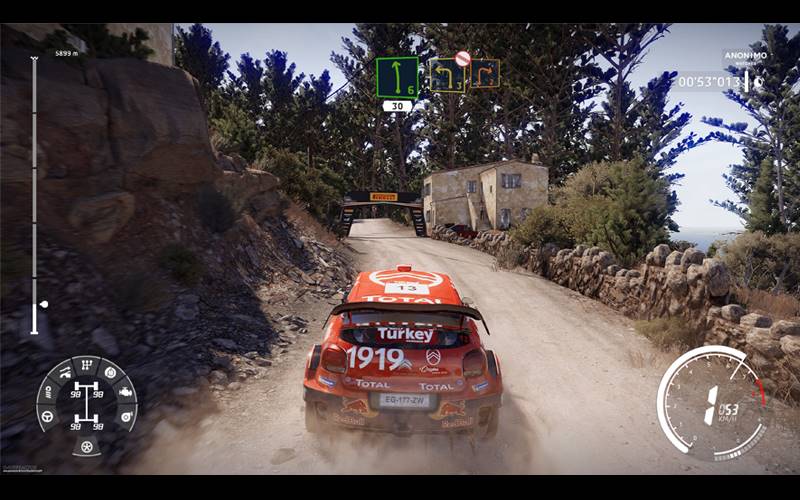Click the green straight-ahead pace note
Image resolution: width=800 pixels, height=500 pixels.
(397, 77)
